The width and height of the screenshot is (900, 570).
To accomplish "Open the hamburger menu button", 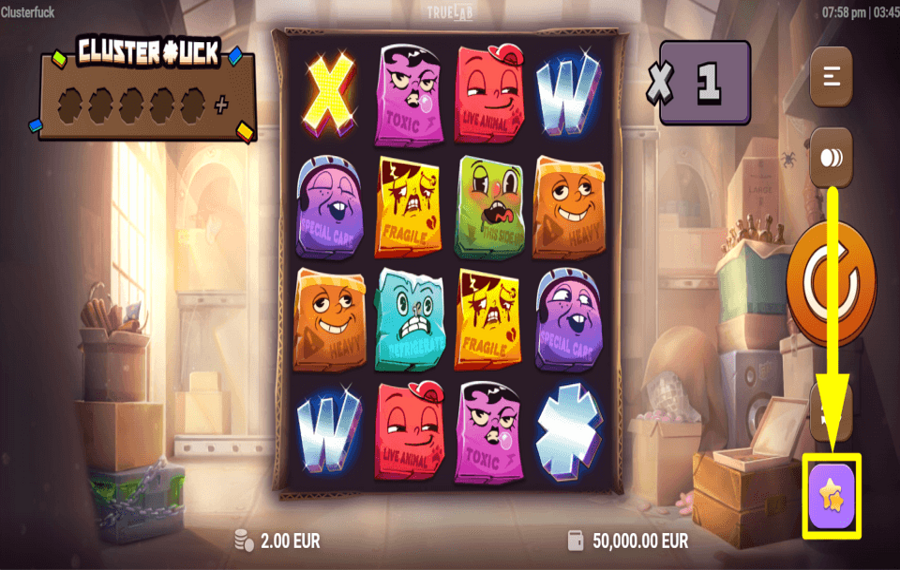I will pyautogui.click(x=830, y=76).
